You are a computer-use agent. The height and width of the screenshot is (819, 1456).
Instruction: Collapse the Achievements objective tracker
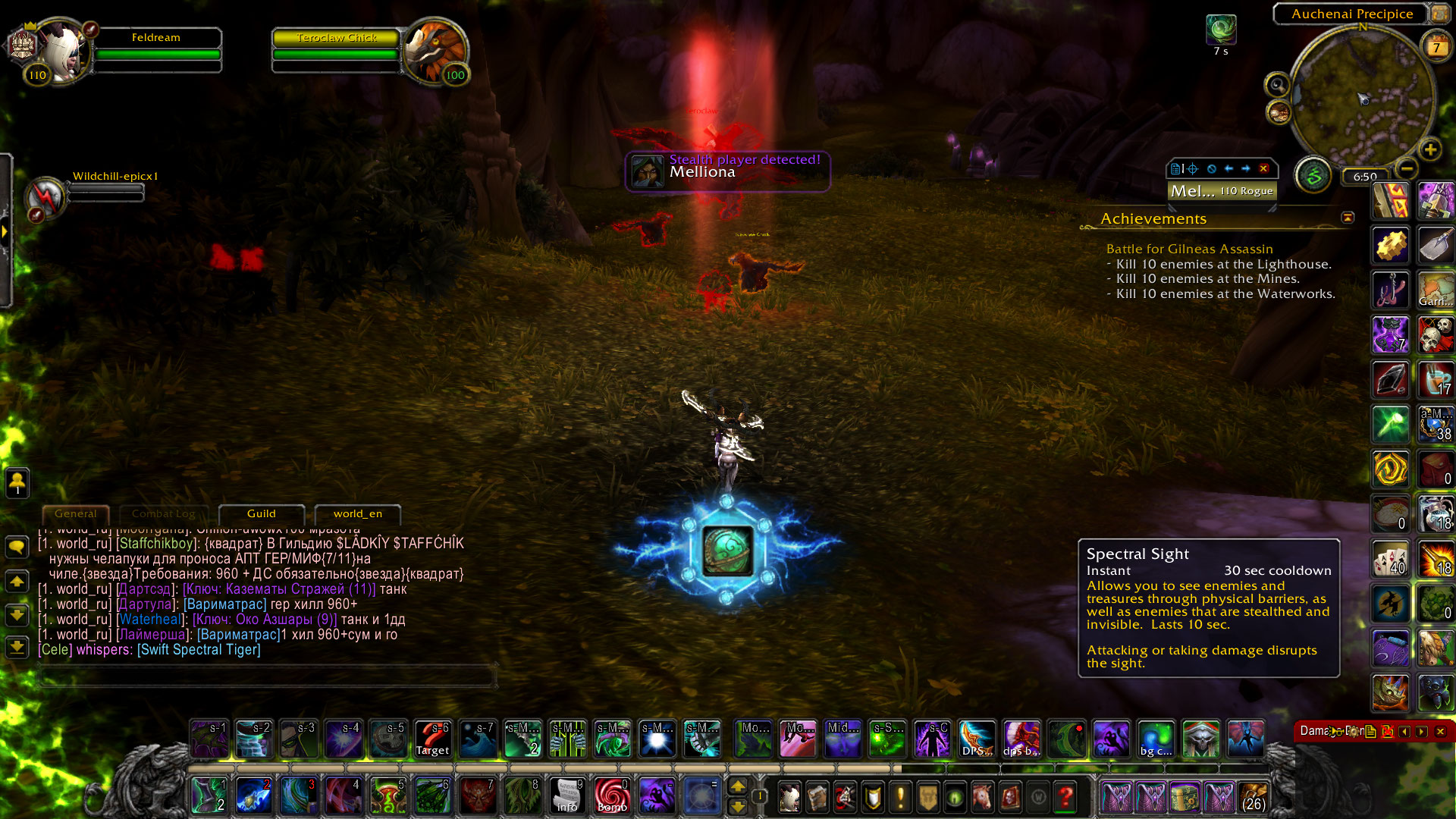coord(1348,218)
